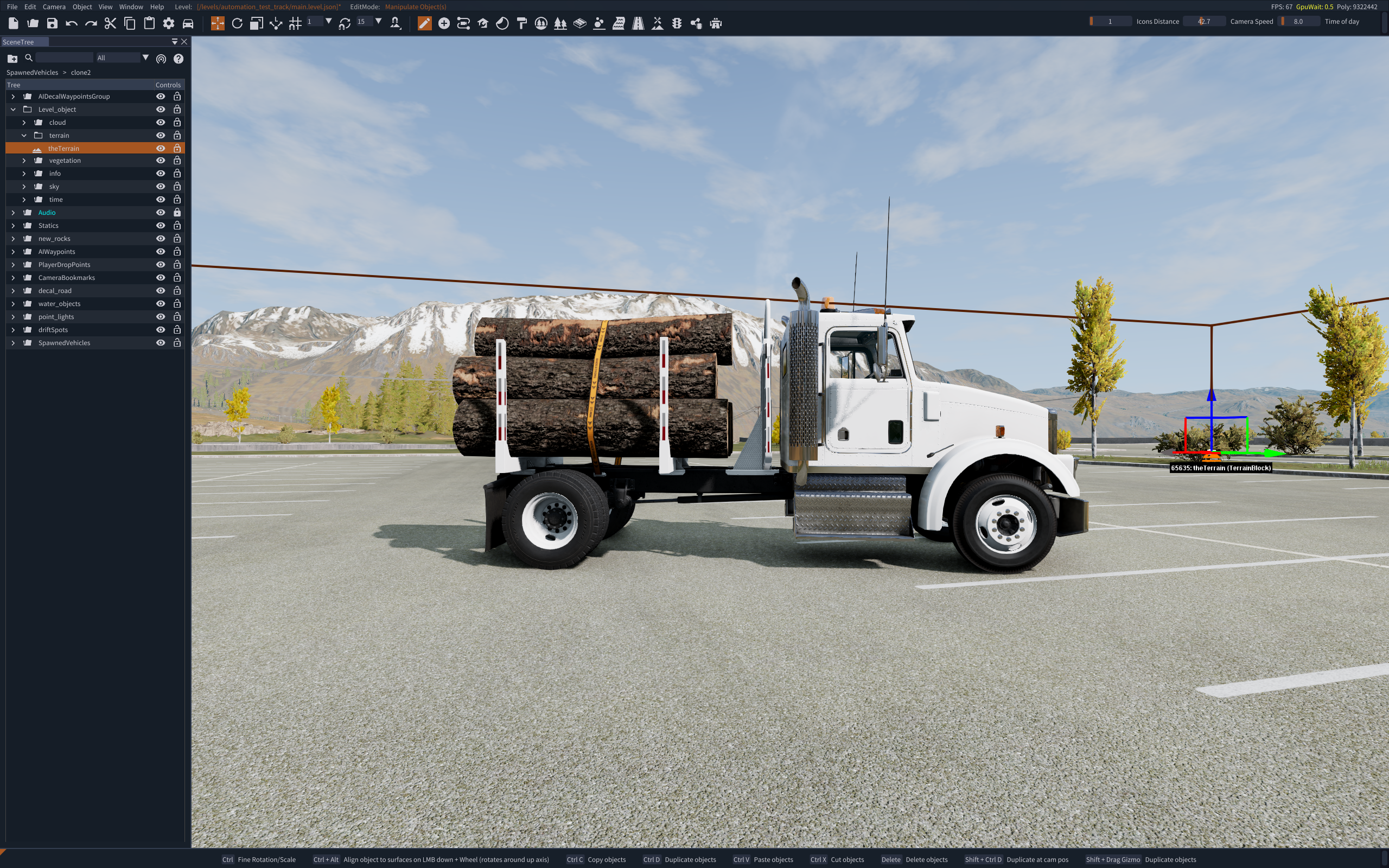Click the Camera Speed slider
This screenshot has height=868, width=1389.
tap(1299, 22)
